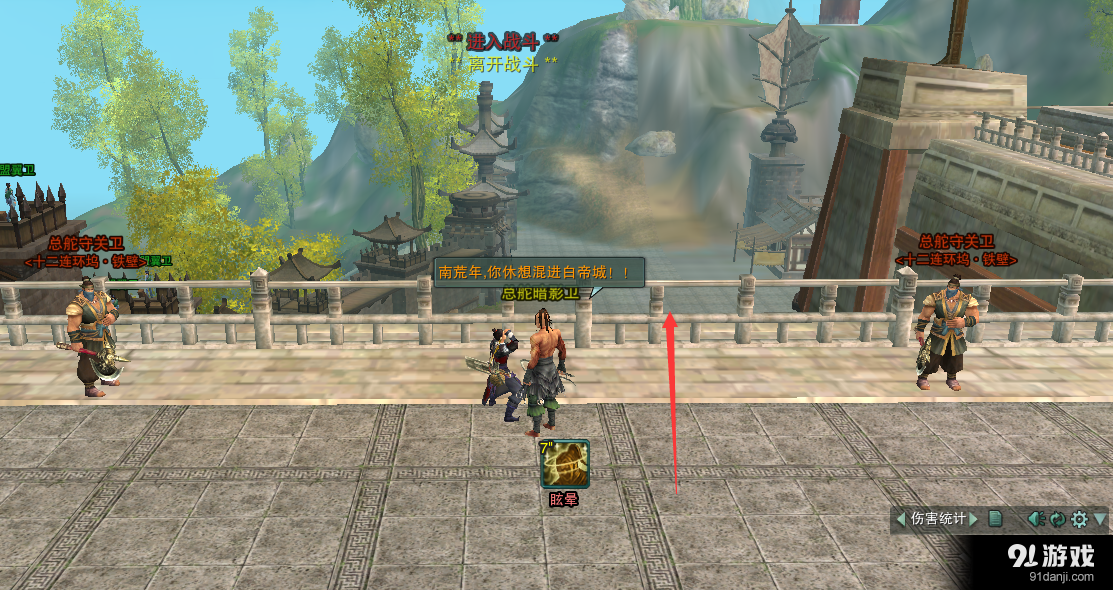Click the right arrow beside 伤害统计
1113x590 pixels.
coord(973,519)
